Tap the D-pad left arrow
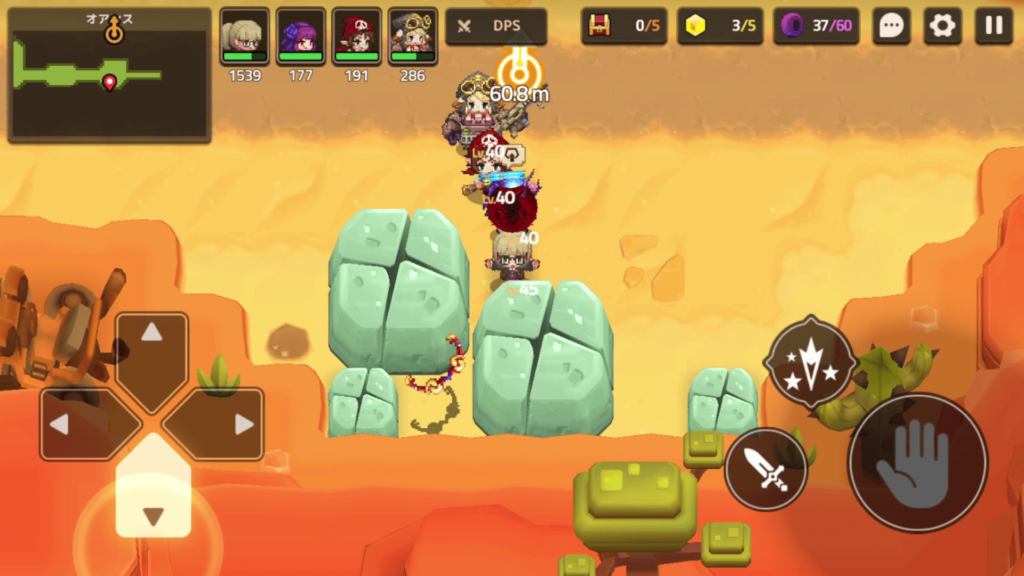1024x576 pixels. pos(78,424)
